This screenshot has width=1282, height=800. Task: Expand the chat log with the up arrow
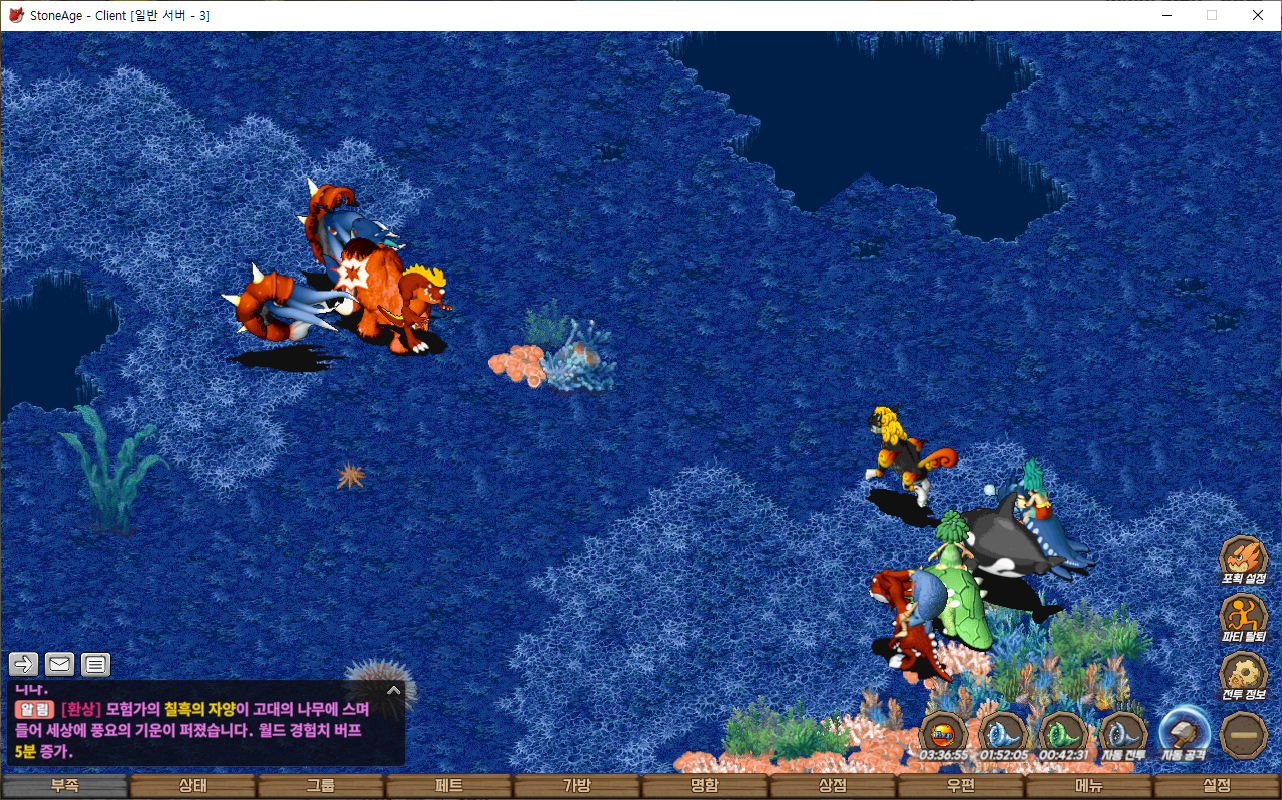(393, 690)
